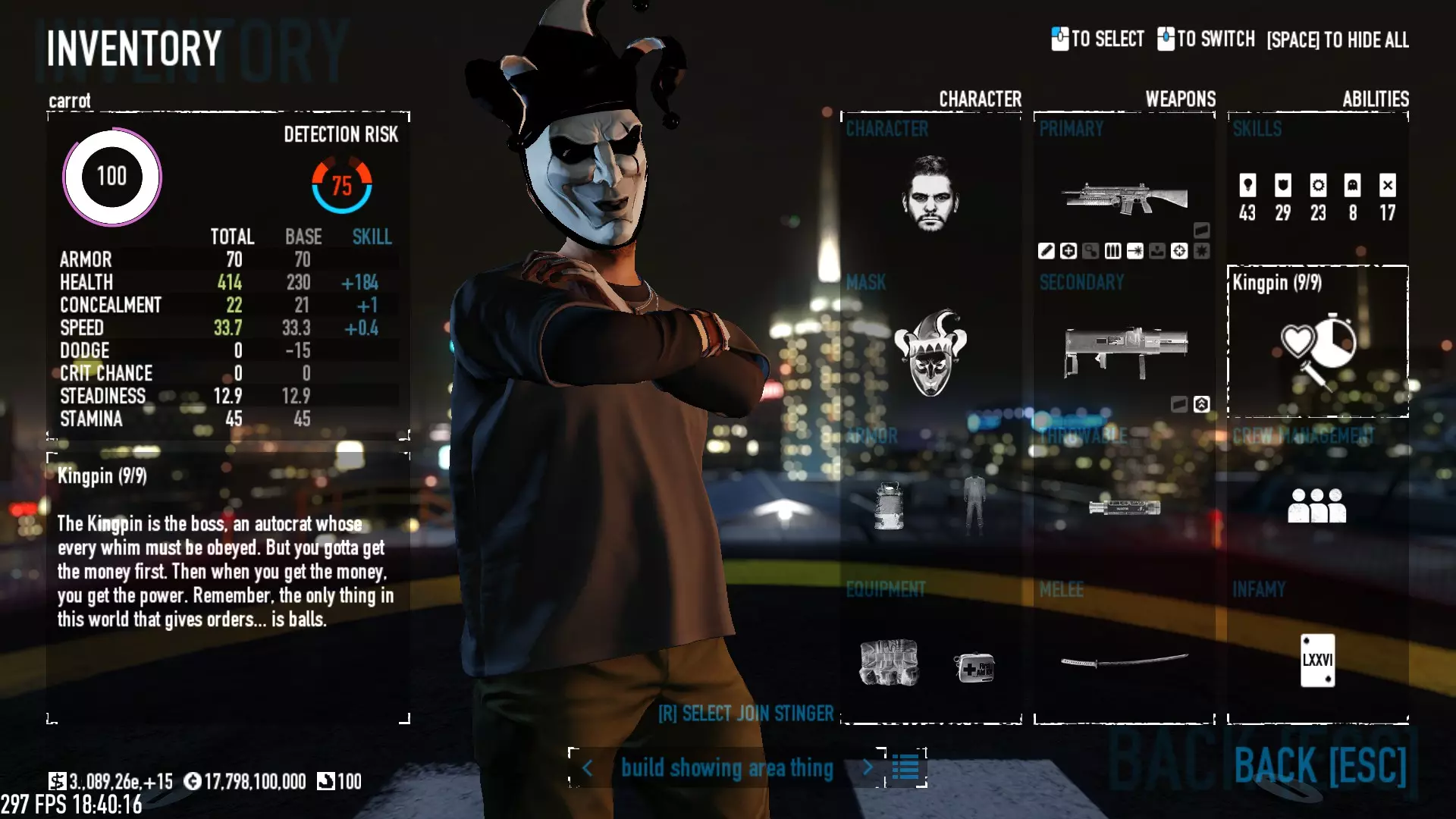The image size is (1456, 819).
Task: Switch to the previous build profile
Action: (x=588, y=768)
